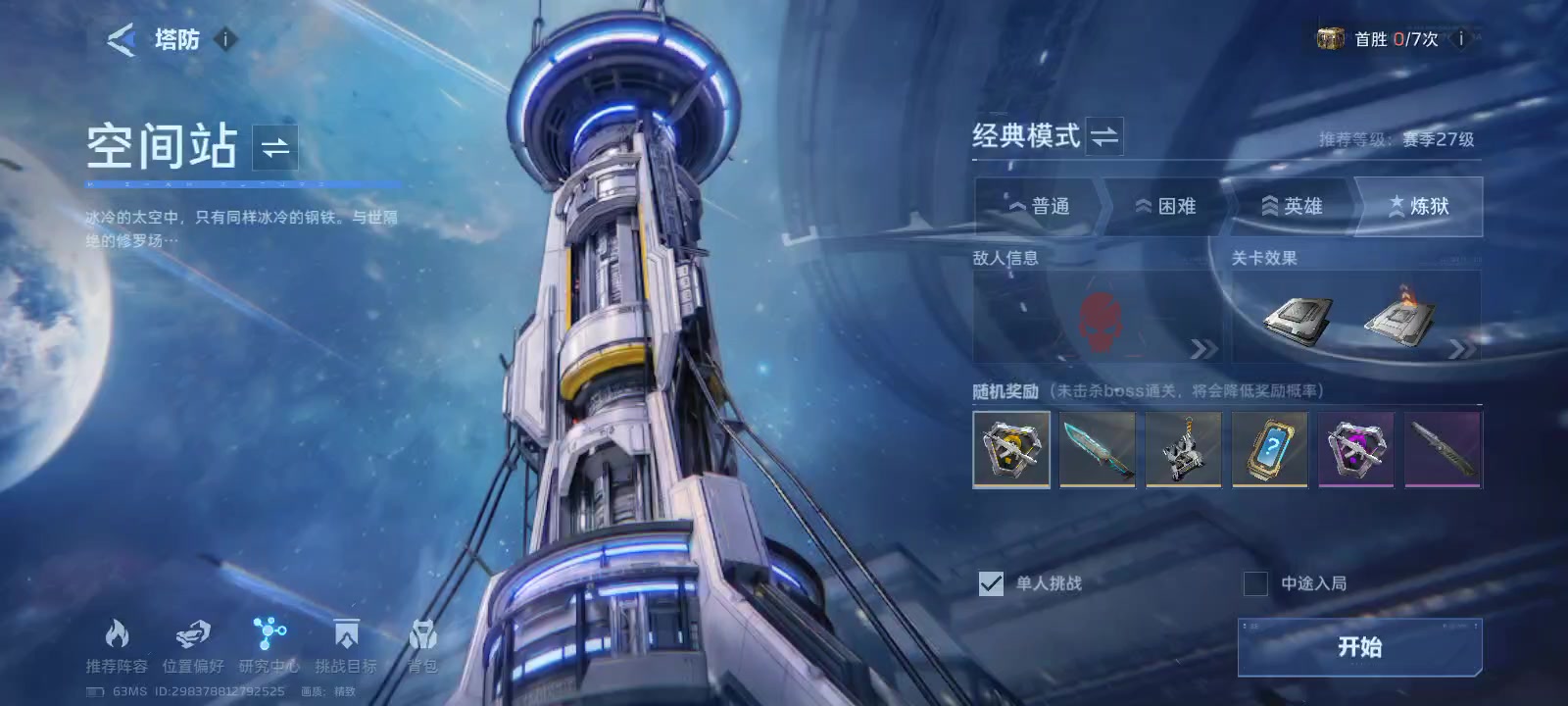Open the 位置偏好 panel icon
Screen dimensions: 1568x706
pos(192,634)
